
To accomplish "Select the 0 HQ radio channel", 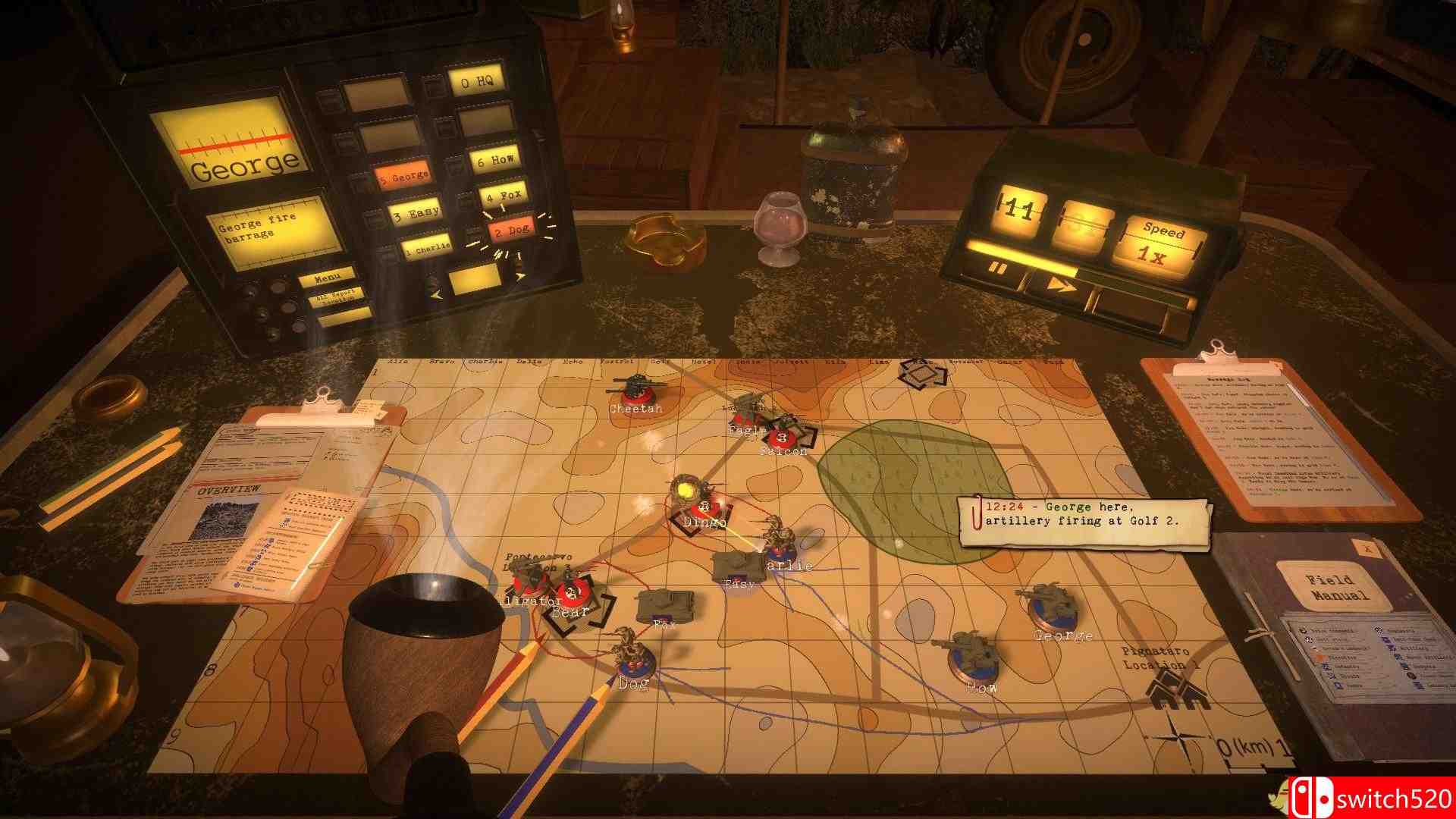I will coord(478,80).
